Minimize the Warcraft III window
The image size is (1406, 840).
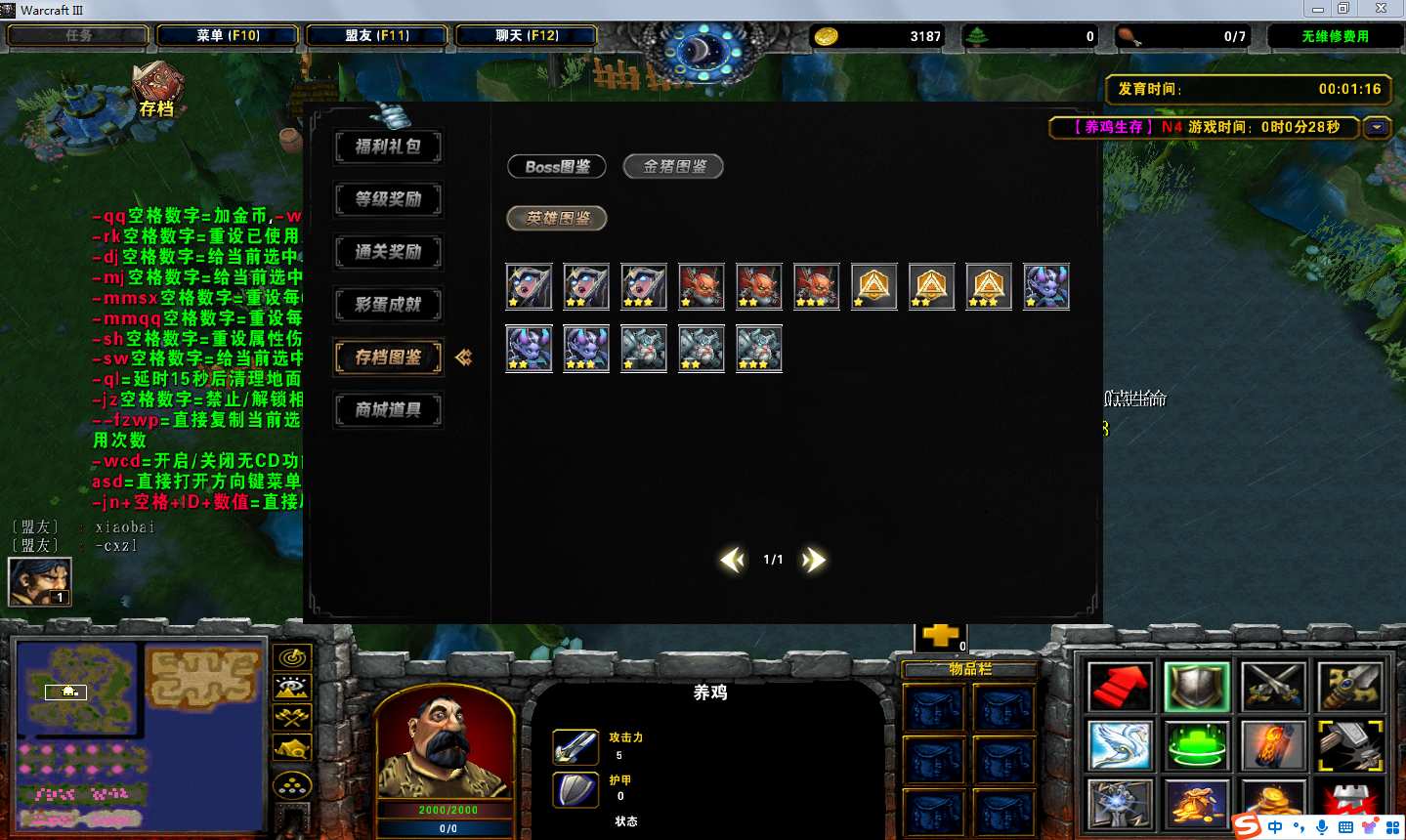pyautogui.click(x=1318, y=9)
